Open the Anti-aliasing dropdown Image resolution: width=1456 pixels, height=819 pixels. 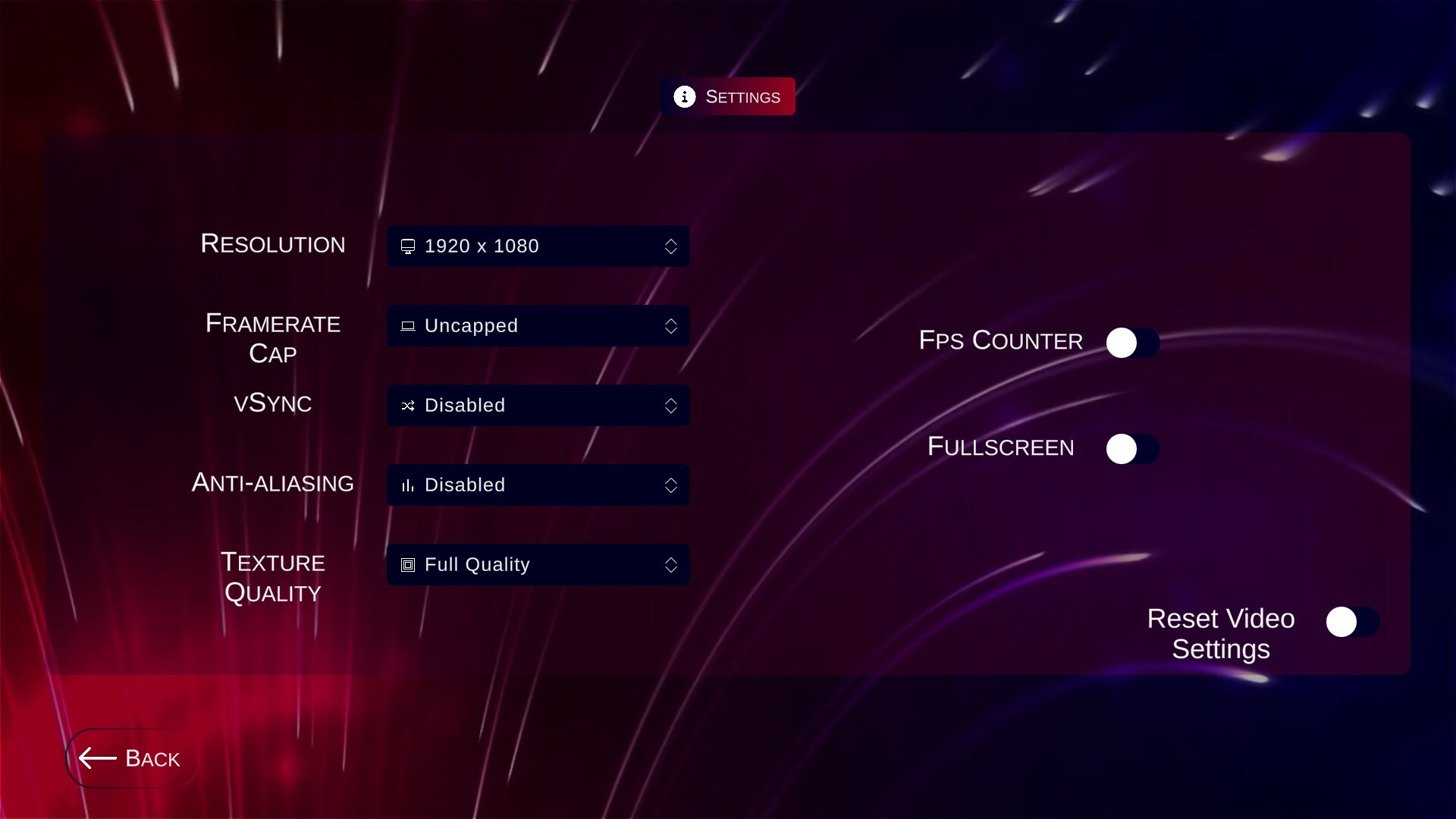538,485
